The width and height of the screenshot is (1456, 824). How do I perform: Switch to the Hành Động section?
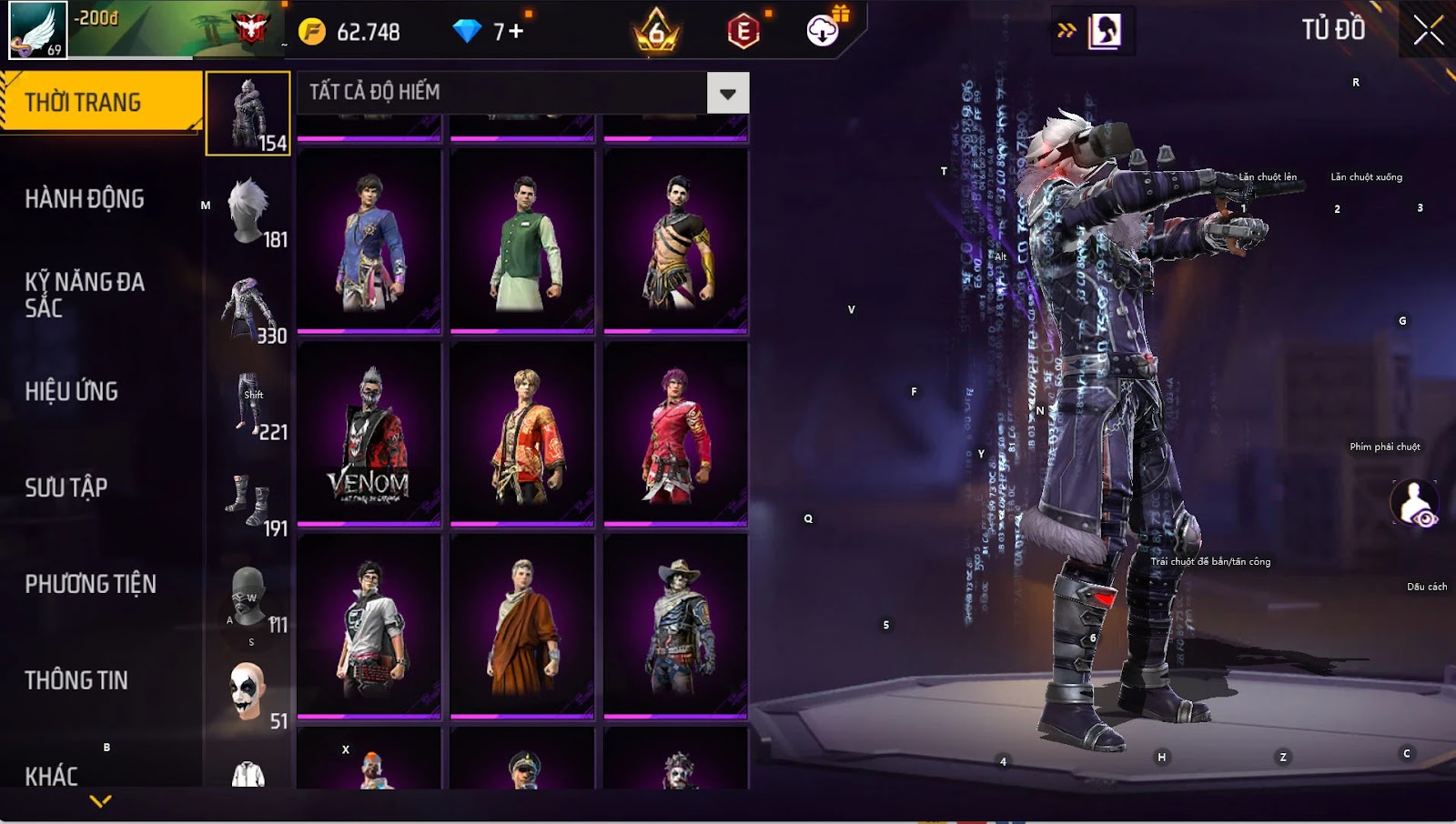click(x=85, y=199)
